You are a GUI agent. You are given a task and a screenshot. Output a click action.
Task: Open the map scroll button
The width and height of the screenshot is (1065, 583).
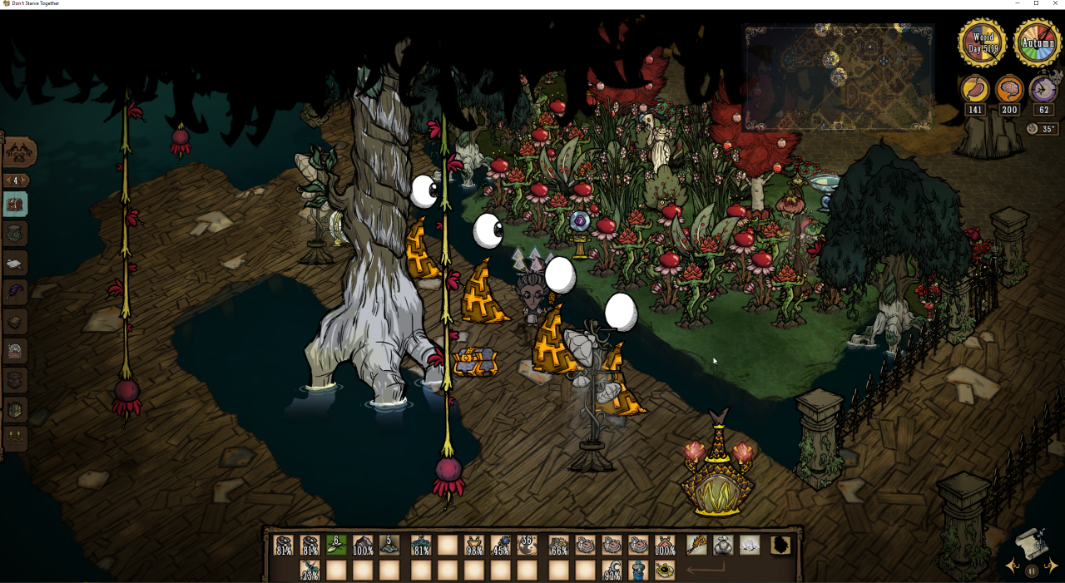(x=1031, y=545)
